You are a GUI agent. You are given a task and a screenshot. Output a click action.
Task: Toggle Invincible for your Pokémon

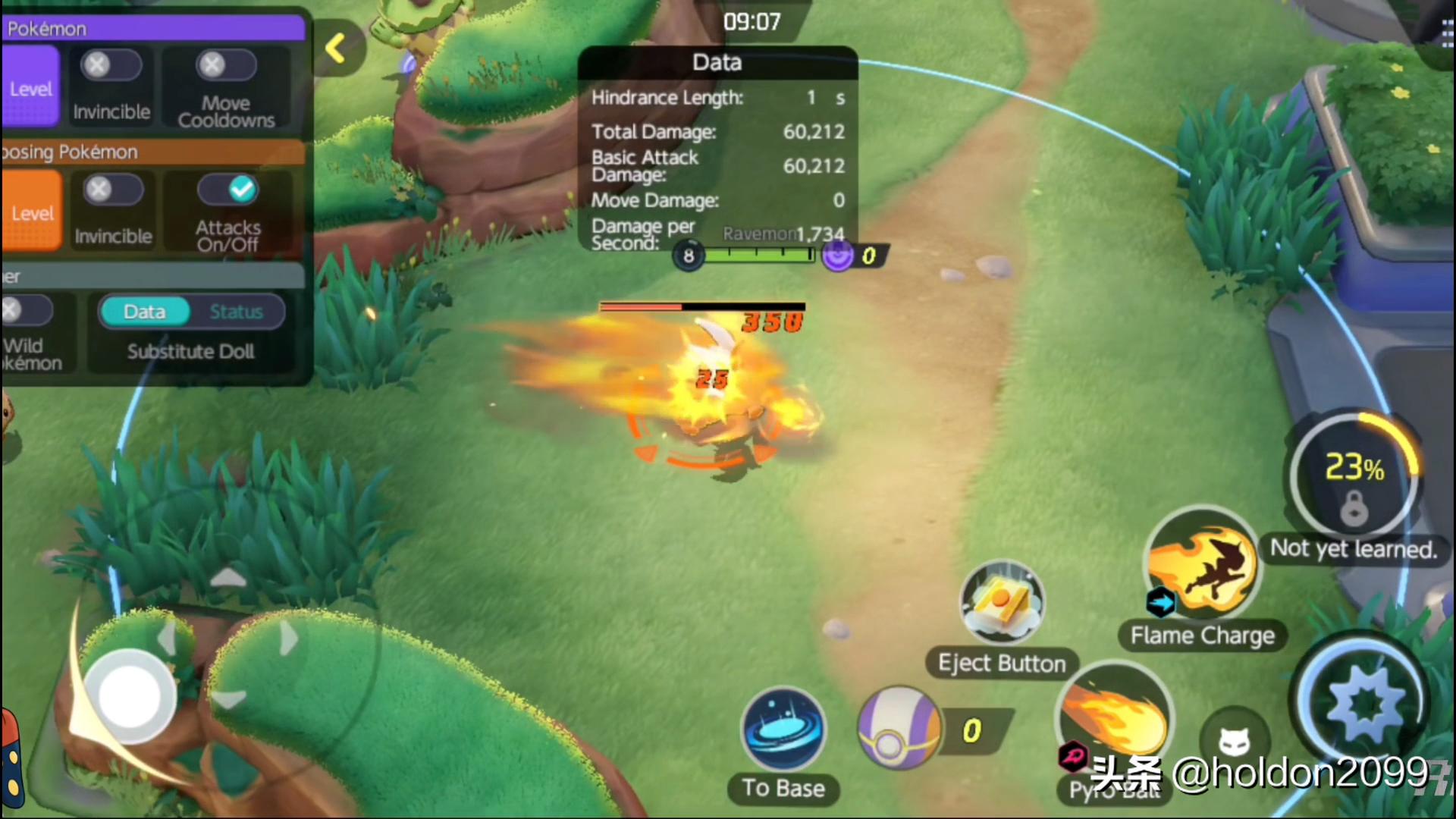111,67
